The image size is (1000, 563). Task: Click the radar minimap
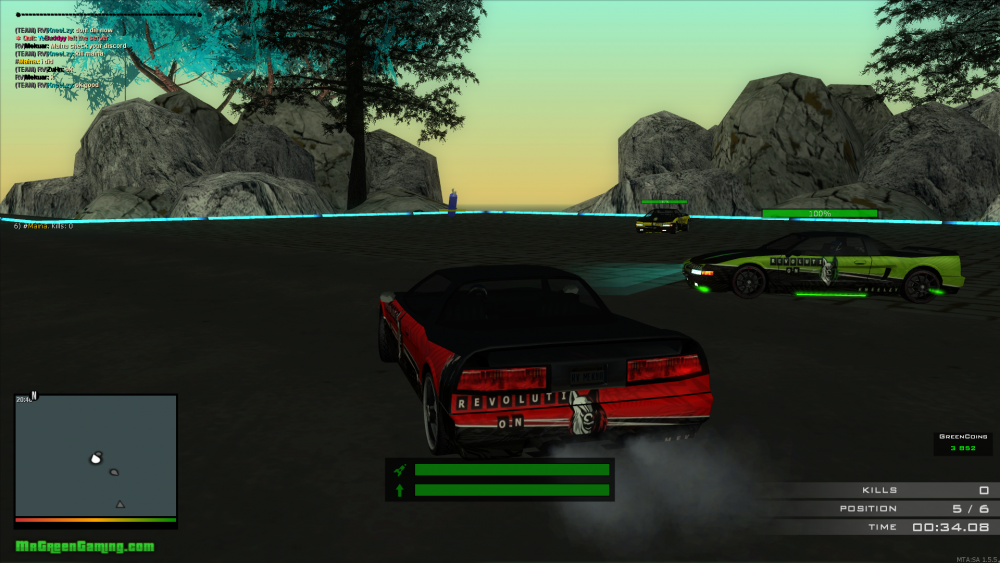(x=96, y=456)
